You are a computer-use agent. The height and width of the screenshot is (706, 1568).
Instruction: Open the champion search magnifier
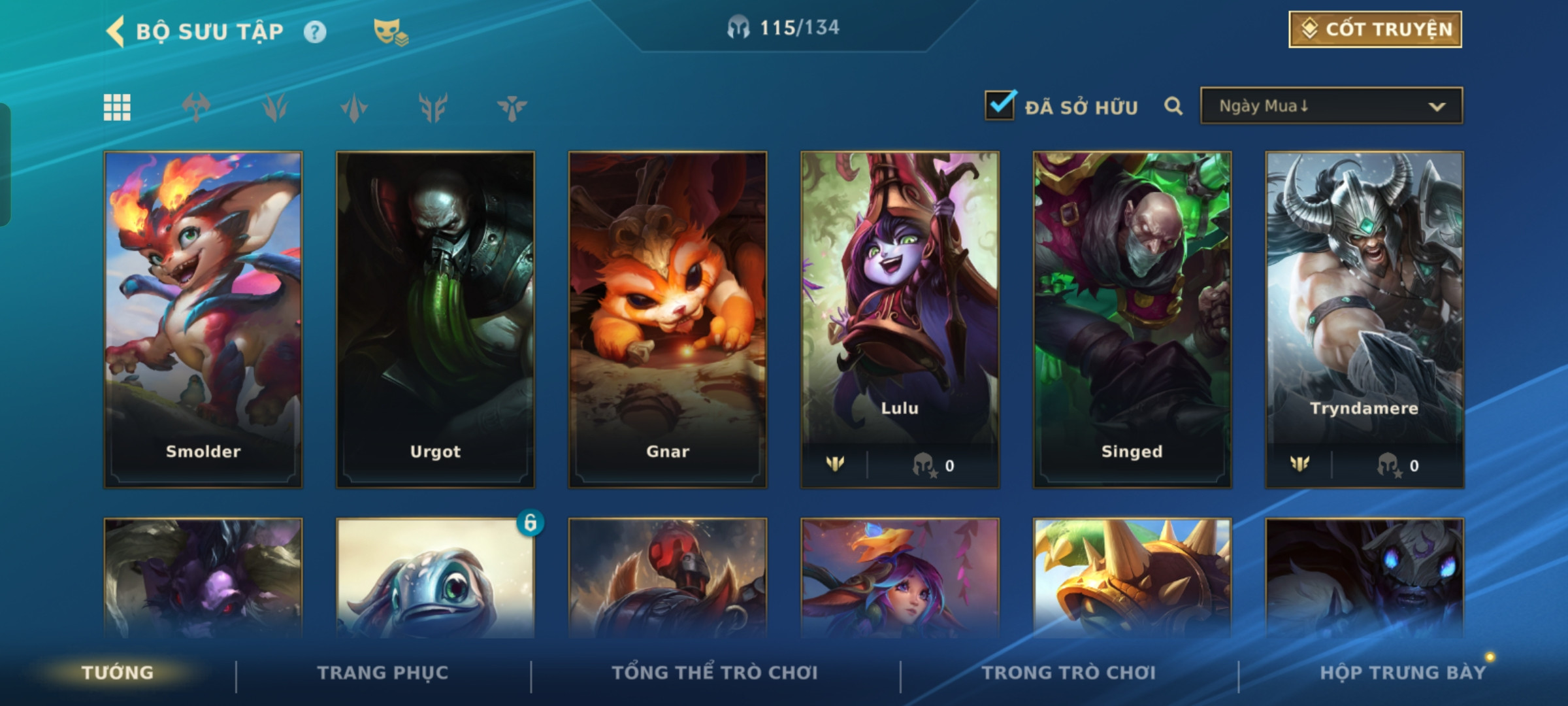click(1173, 106)
